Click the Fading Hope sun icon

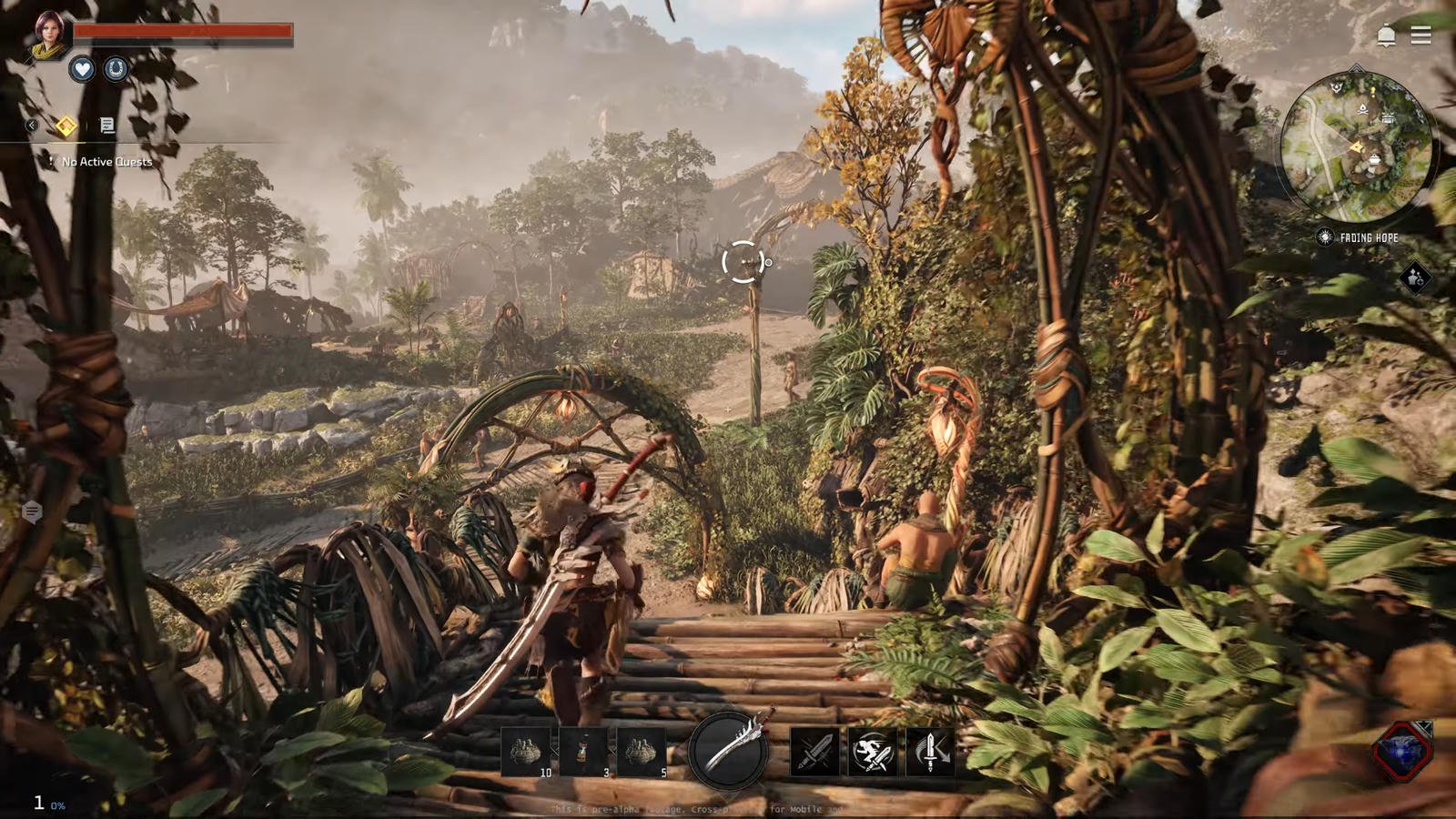coord(1325,238)
